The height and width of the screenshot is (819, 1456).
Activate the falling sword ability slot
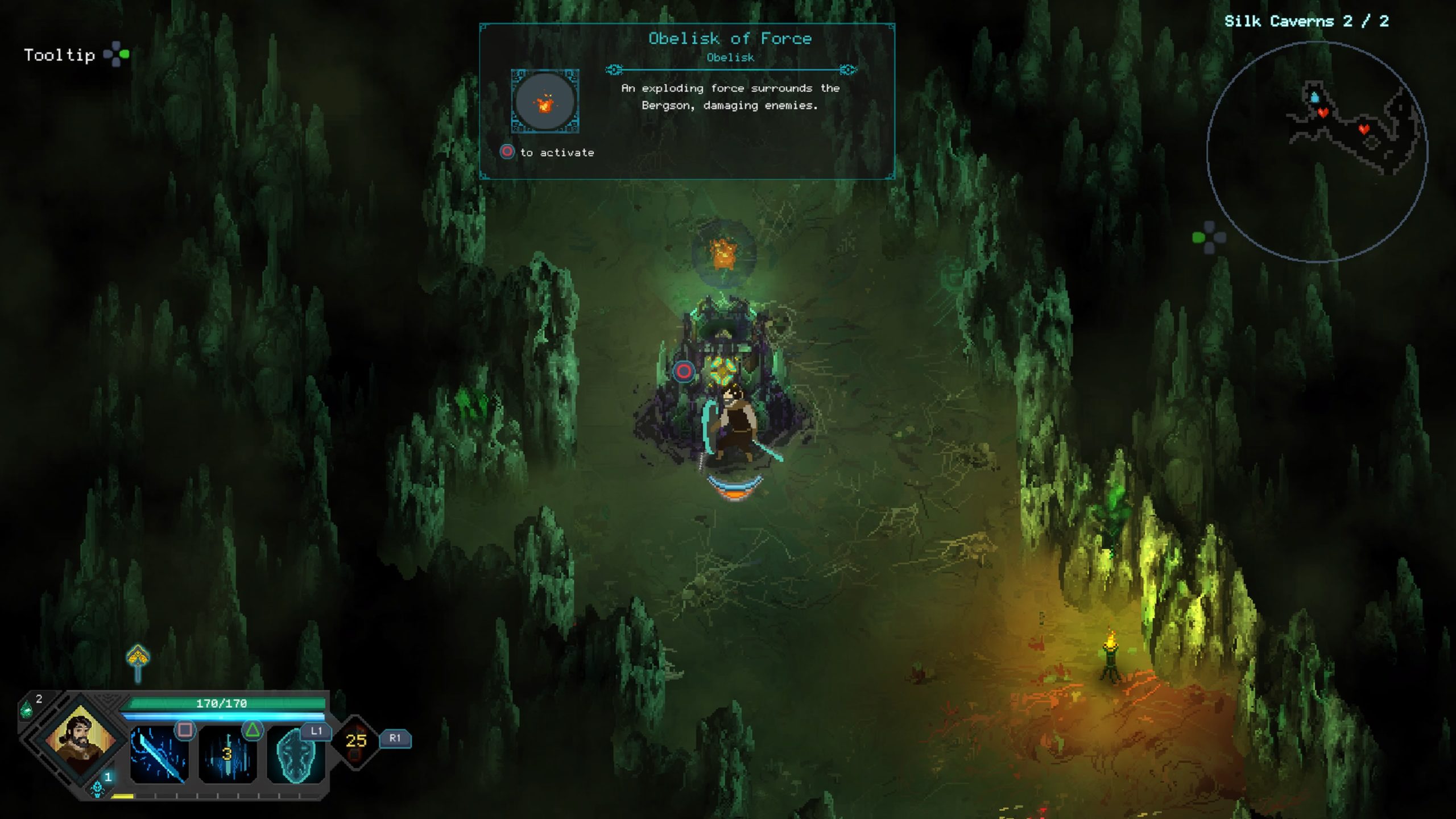click(x=227, y=755)
